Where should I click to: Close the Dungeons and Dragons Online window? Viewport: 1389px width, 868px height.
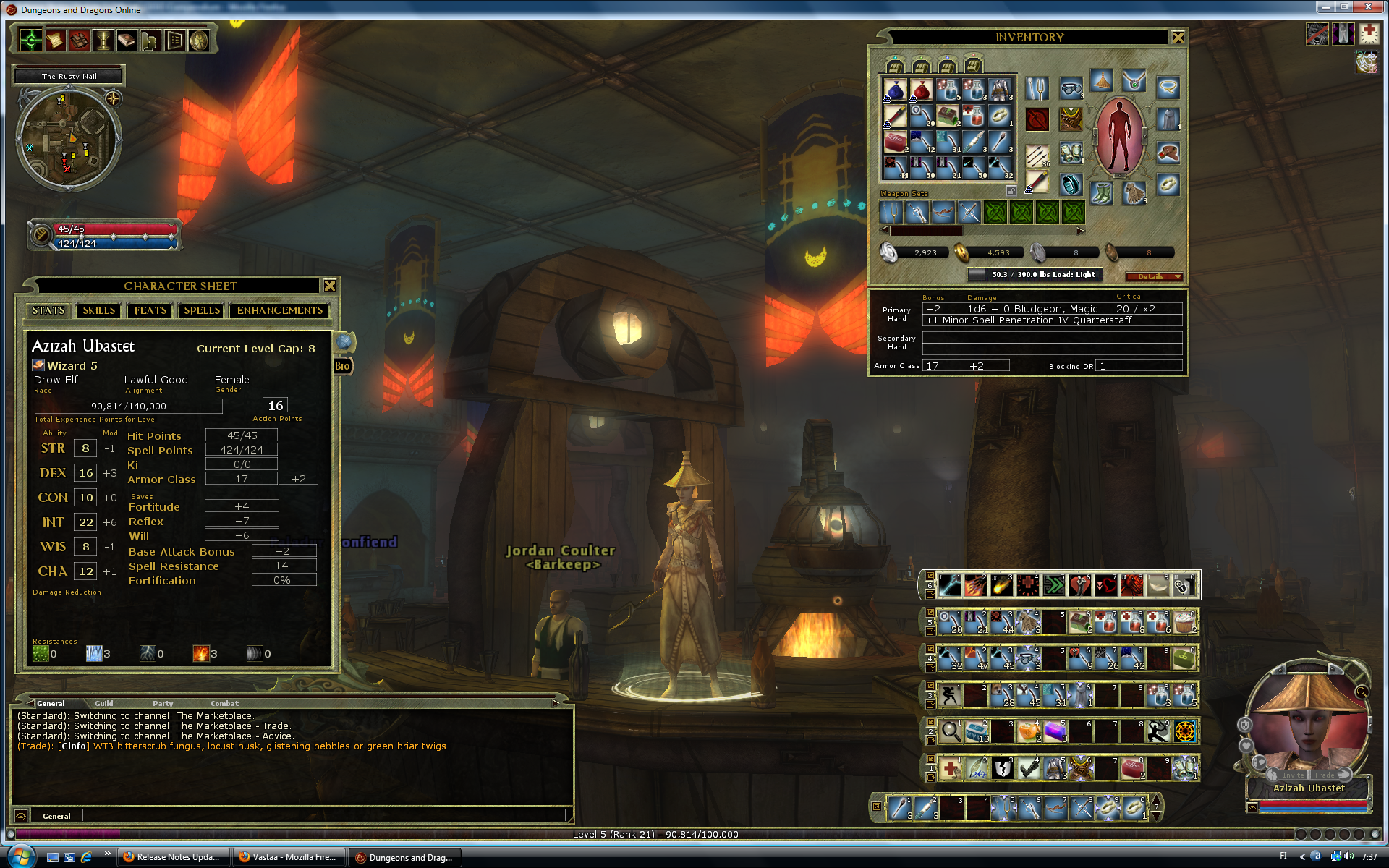tap(1368, 7)
